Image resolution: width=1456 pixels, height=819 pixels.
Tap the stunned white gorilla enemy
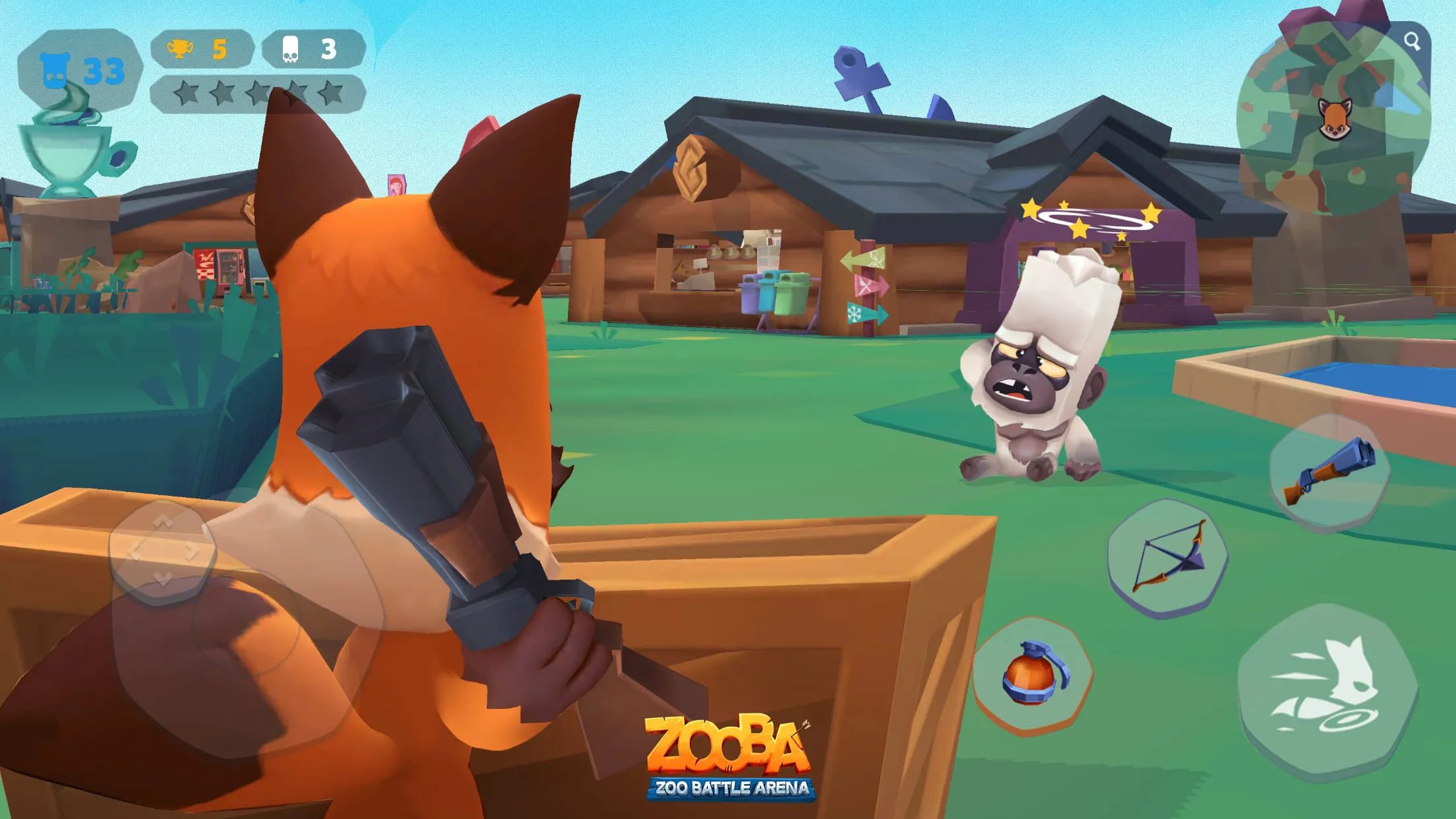(x=1042, y=369)
